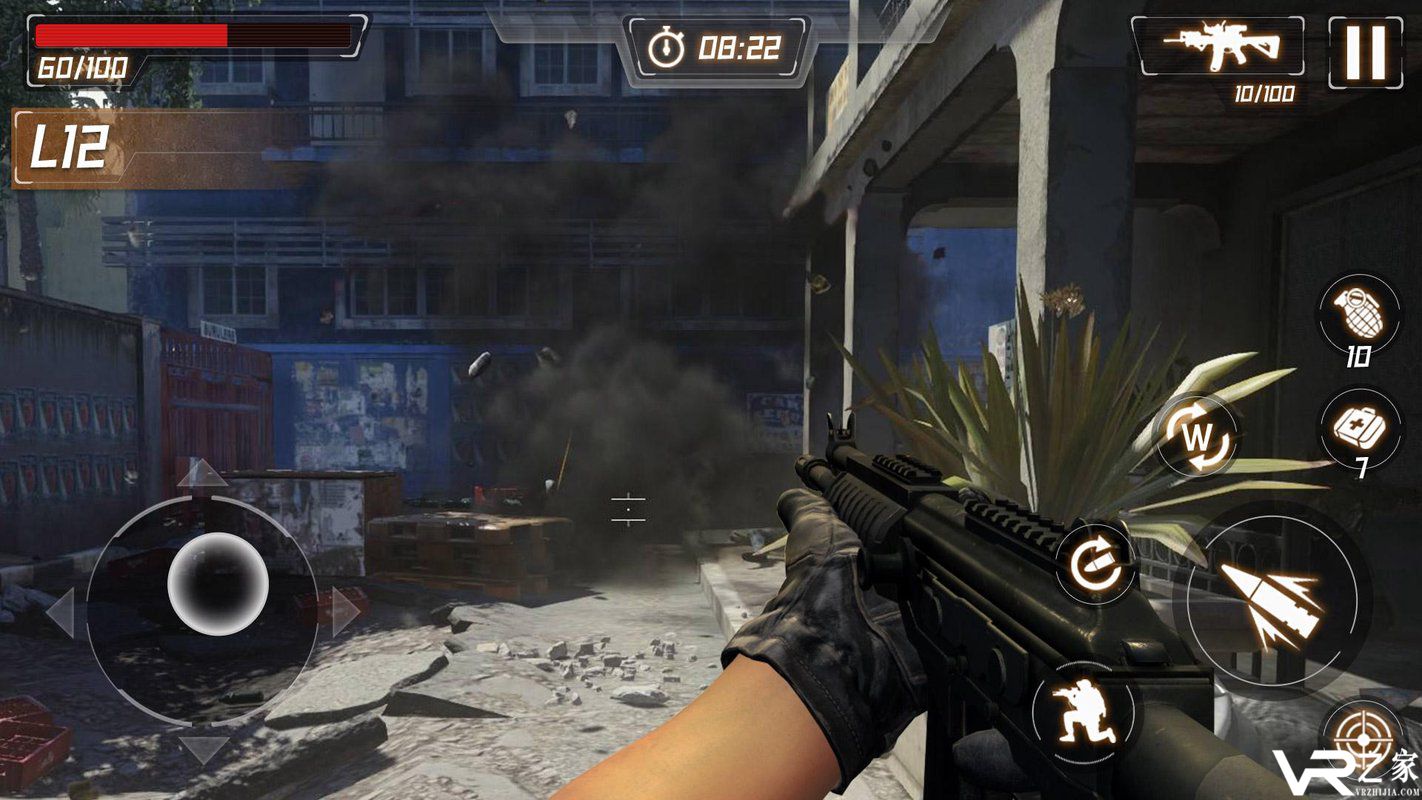Image resolution: width=1422 pixels, height=800 pixels.
Task: Reload with the circular arrow bullet button
Action: (x=1096, y=564)
